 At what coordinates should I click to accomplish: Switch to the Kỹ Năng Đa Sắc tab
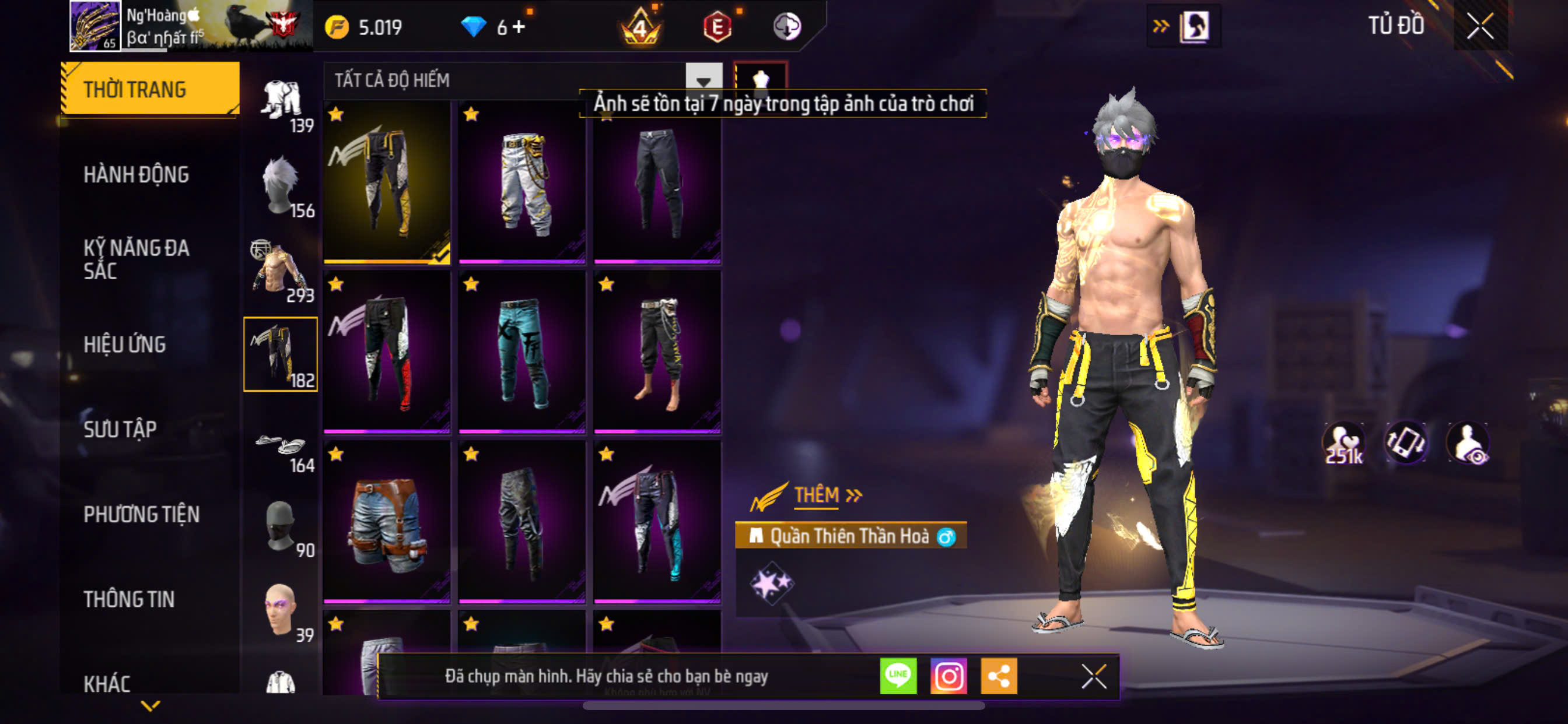(136, 259)
